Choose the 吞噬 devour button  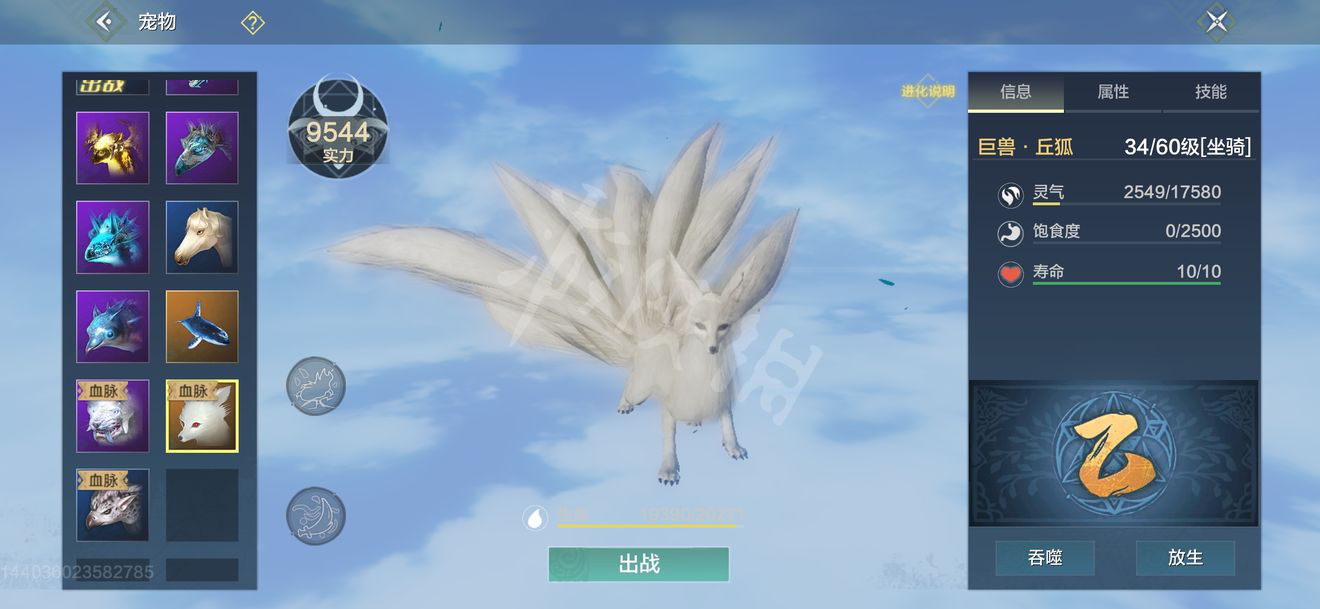click(x=1045, y=558)
